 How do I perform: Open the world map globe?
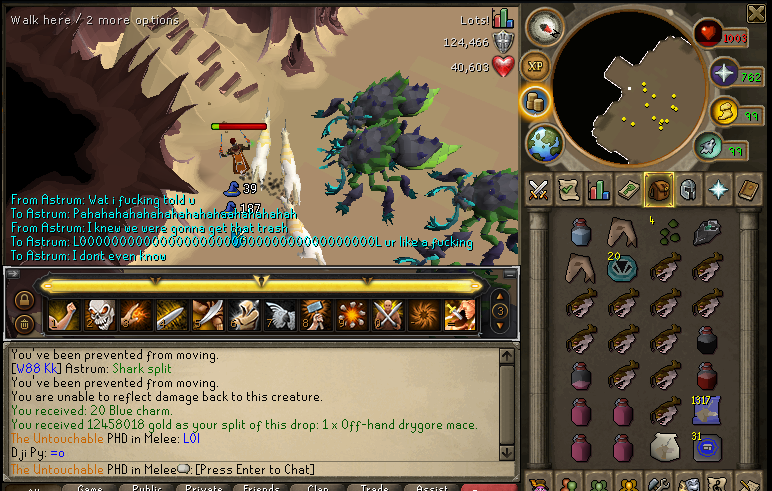tap(544, 141)
